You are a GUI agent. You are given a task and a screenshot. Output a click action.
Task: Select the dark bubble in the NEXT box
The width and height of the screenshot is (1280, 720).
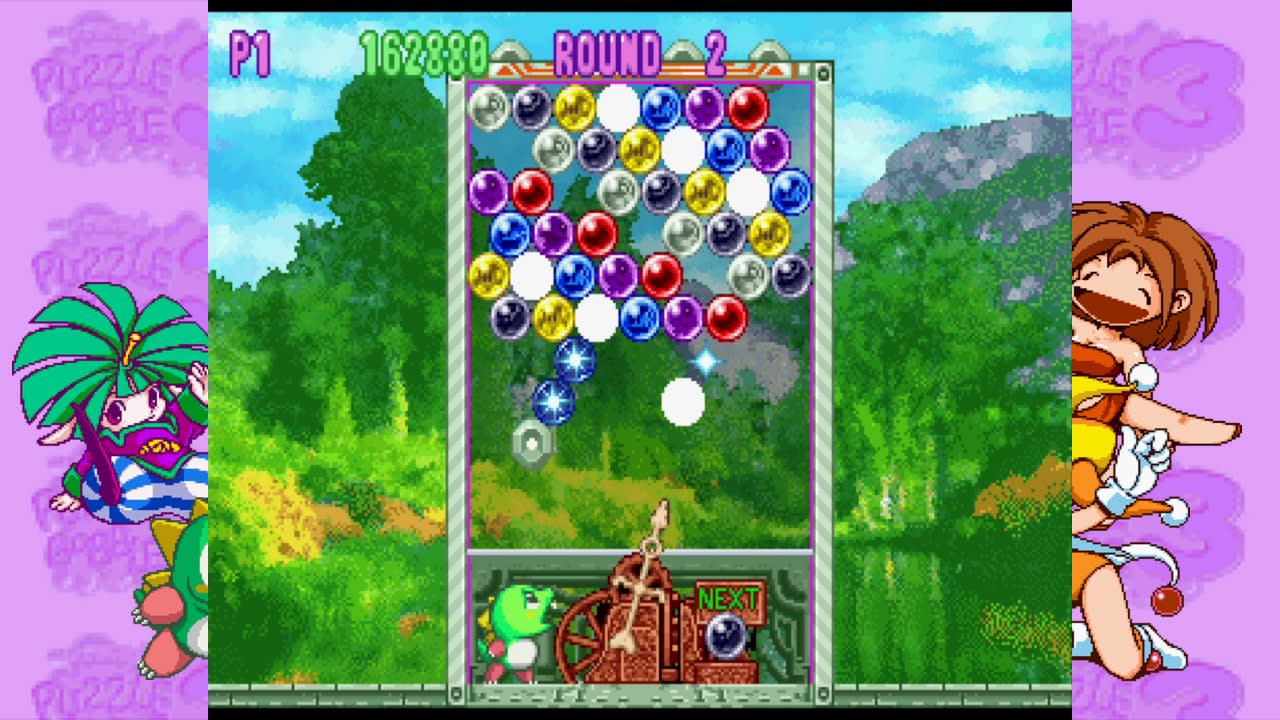(729, 636)
